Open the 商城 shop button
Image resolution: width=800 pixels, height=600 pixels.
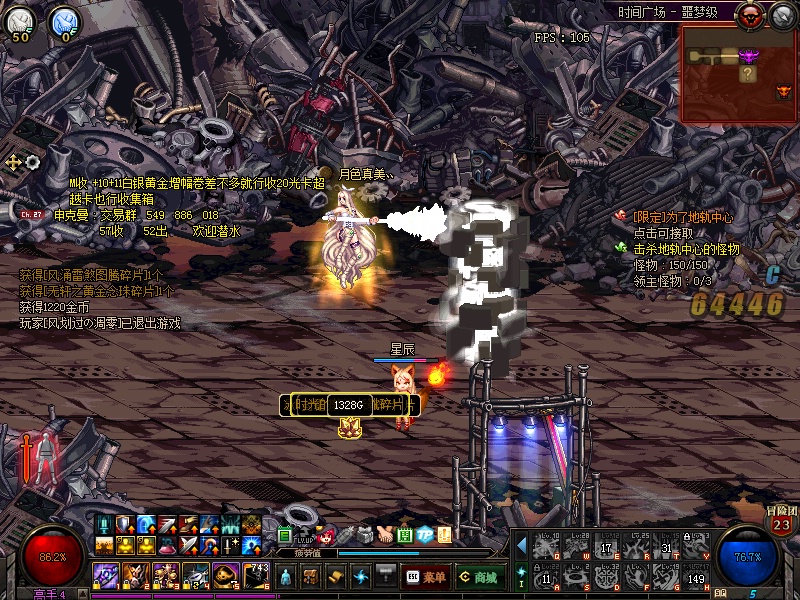[x=479, y=577]
